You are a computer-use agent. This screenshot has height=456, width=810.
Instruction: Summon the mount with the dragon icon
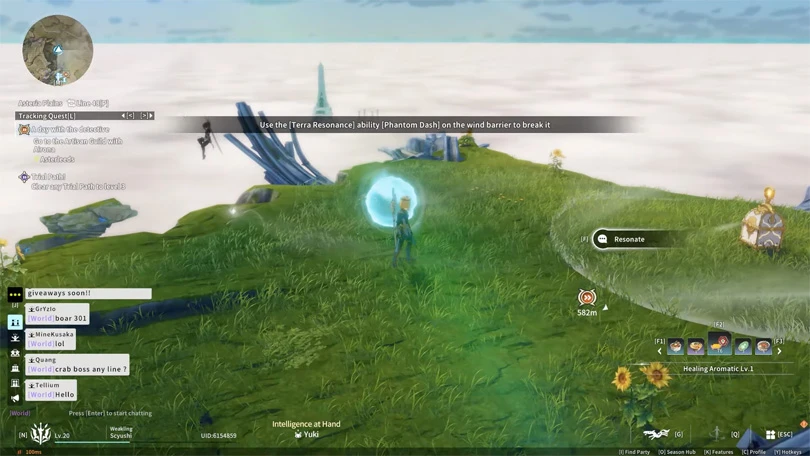(x=656, y=433)
